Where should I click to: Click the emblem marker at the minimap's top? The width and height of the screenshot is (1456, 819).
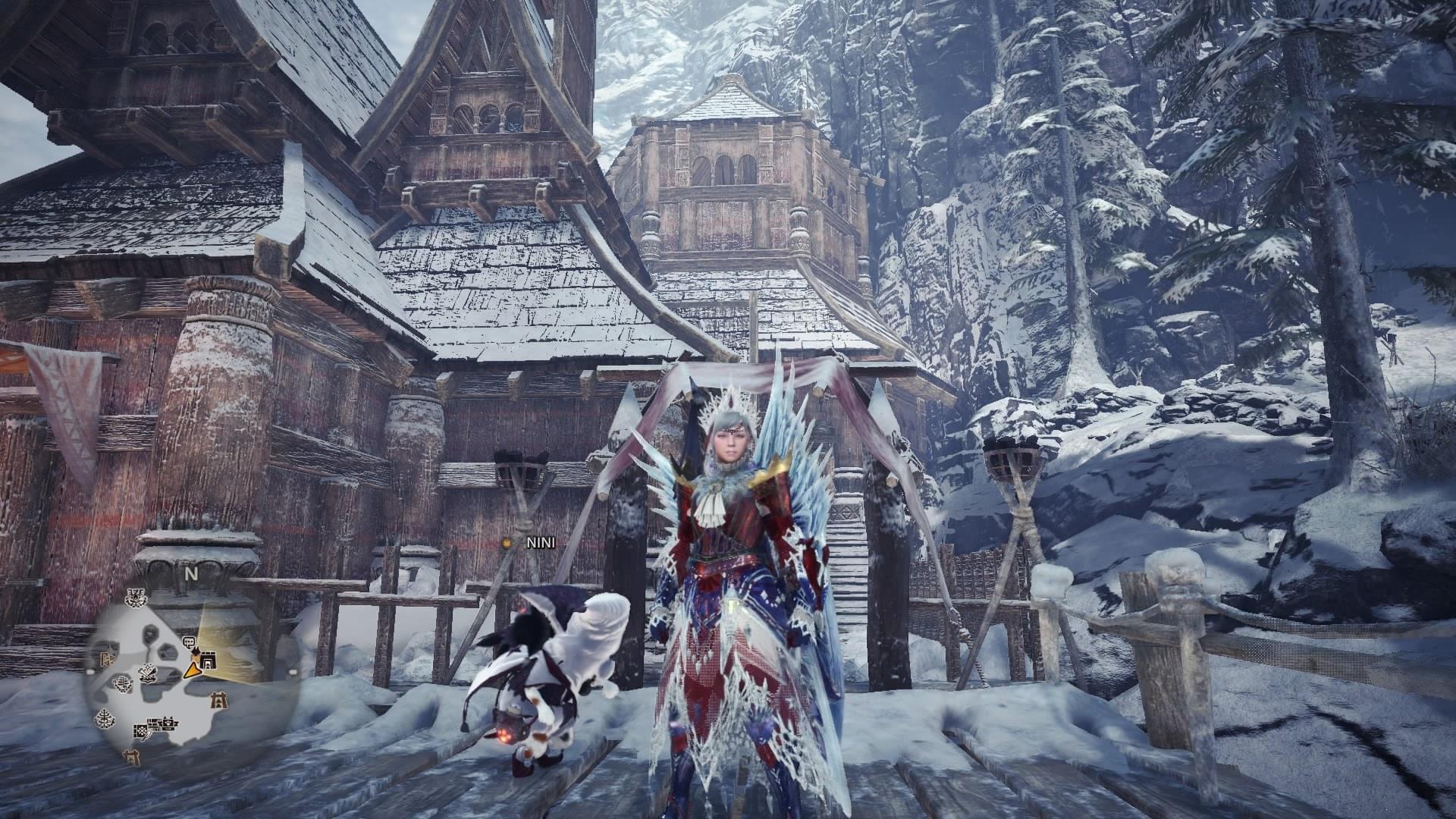pyautogui.click(x=135, y=598)
